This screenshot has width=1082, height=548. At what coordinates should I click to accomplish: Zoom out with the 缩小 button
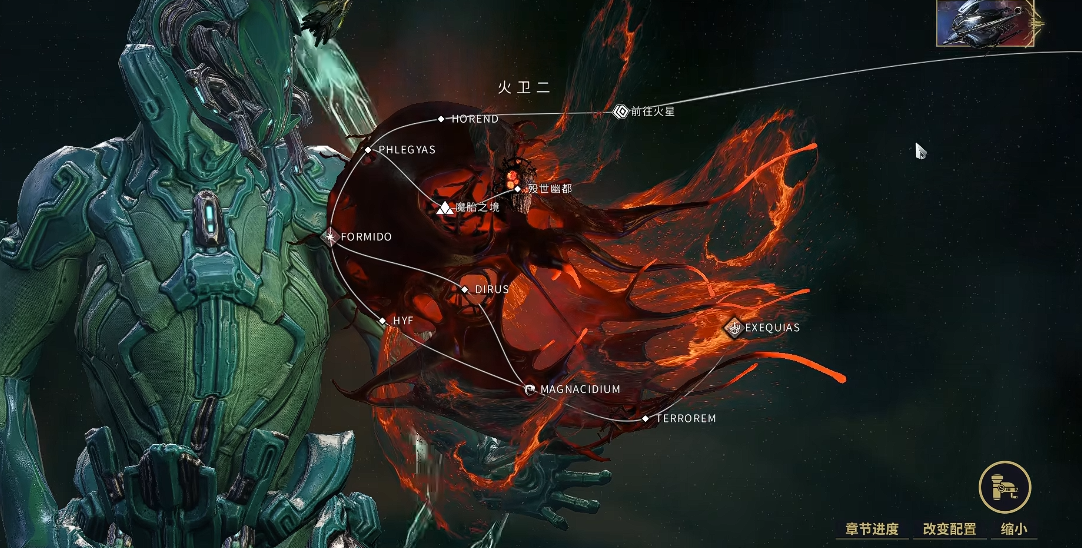[x=1013, y=529]
